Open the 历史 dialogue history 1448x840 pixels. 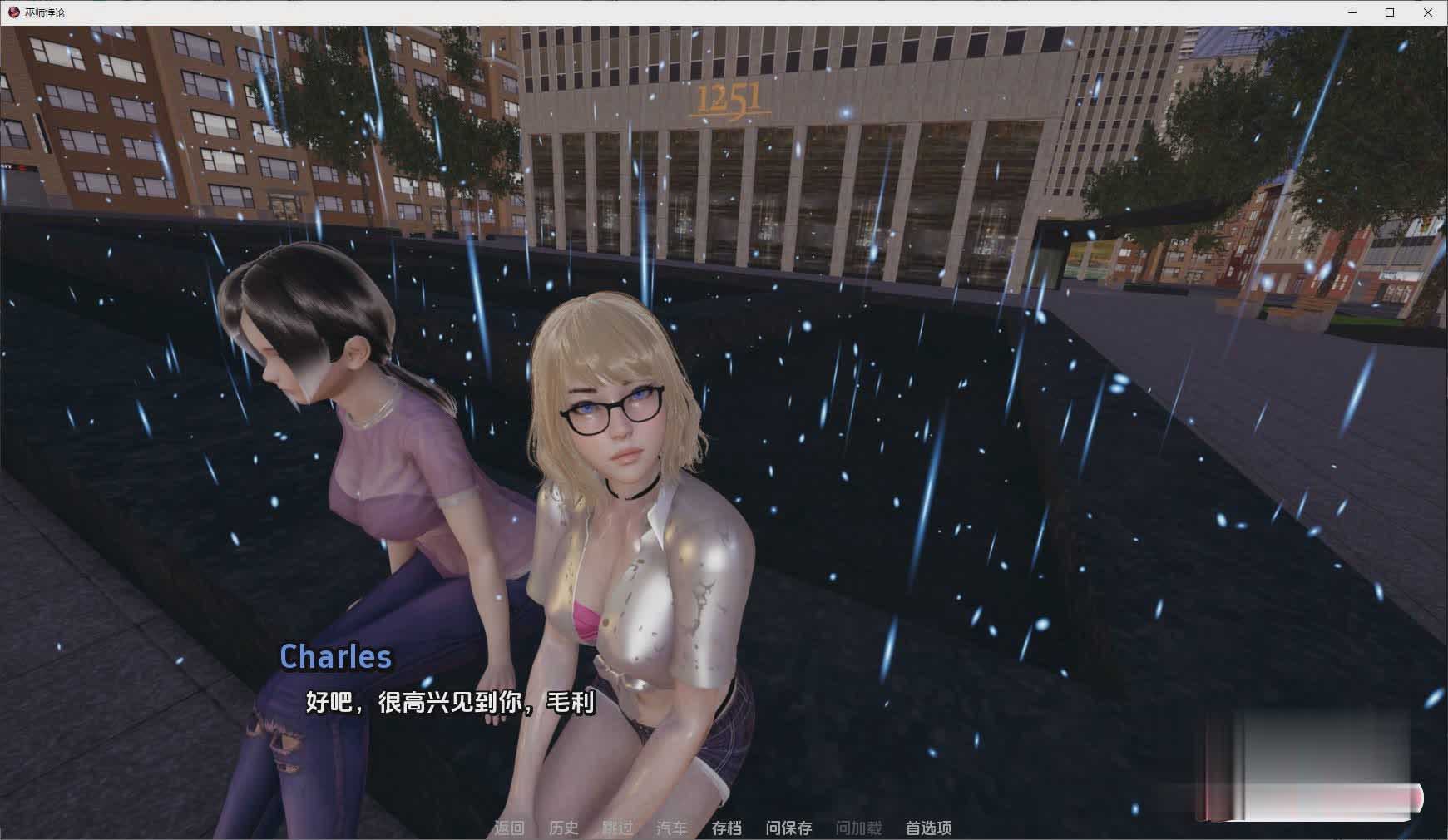coord(564,828)
